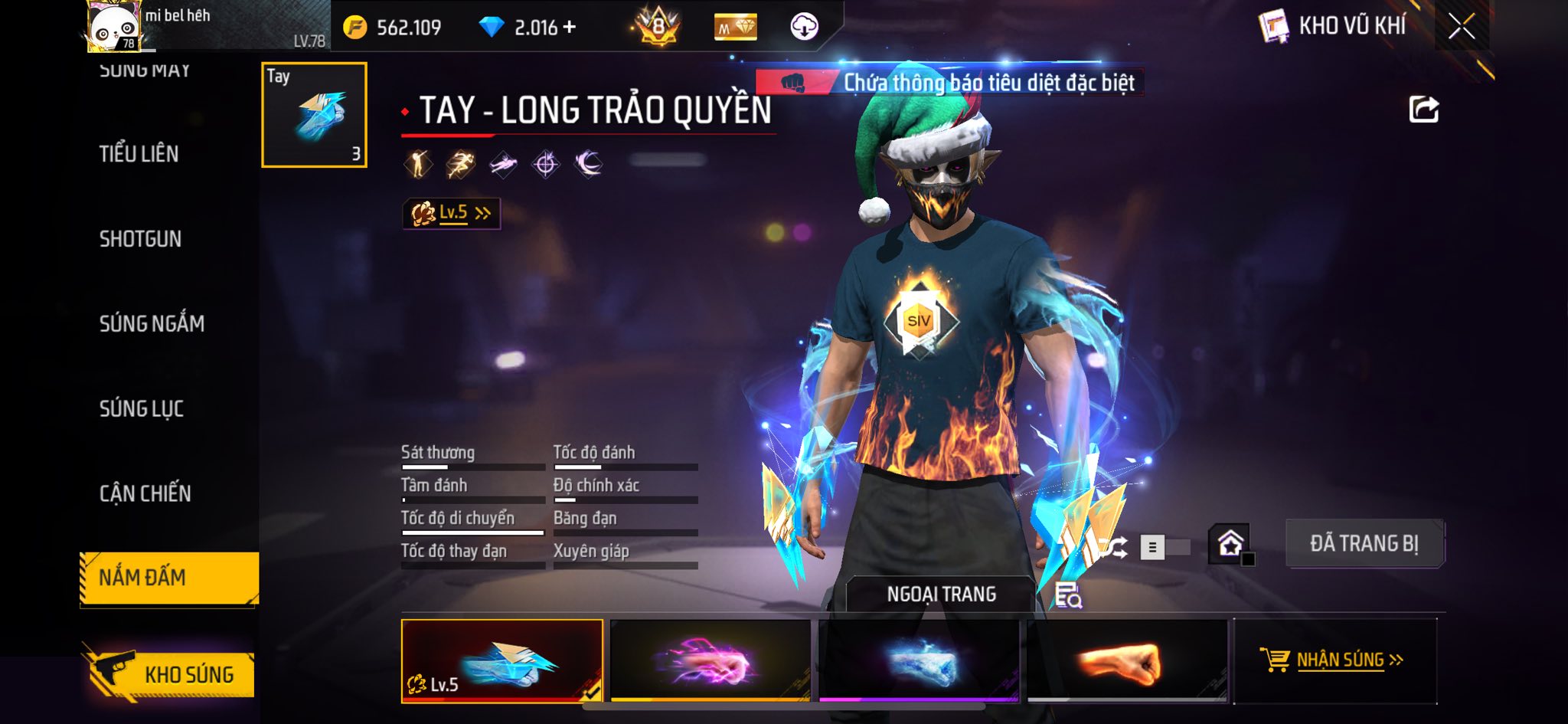Open the Lv.5 skin upgrade details
Image resolution: width=1568 pixels, height=724 pixels.
pos(452,213)
